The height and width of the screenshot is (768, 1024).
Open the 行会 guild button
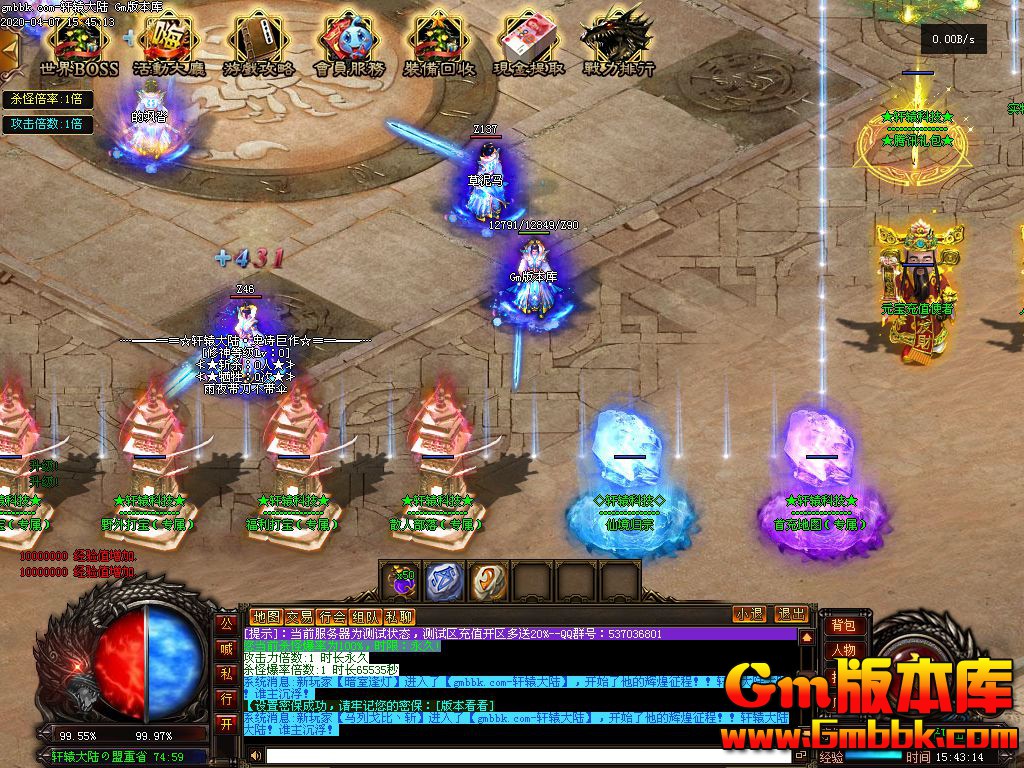(x=333, y=616)
